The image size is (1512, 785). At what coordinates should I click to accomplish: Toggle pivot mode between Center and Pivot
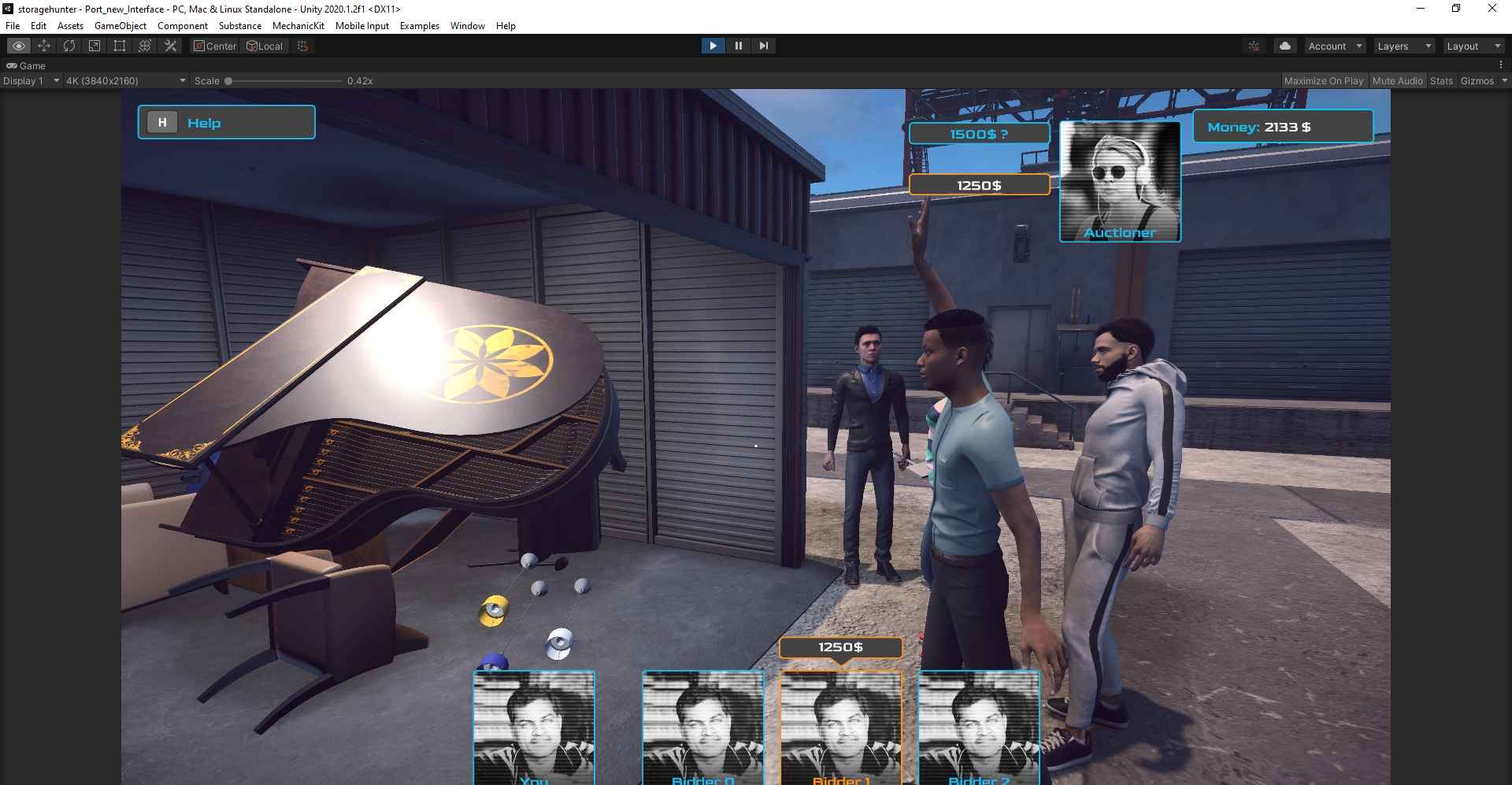point(214,46)
